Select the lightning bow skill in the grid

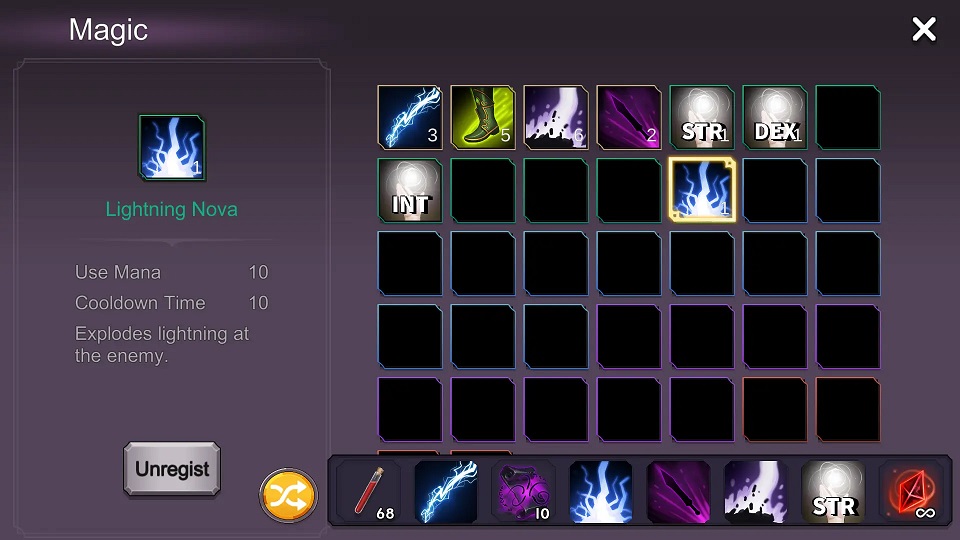point(410,118)
